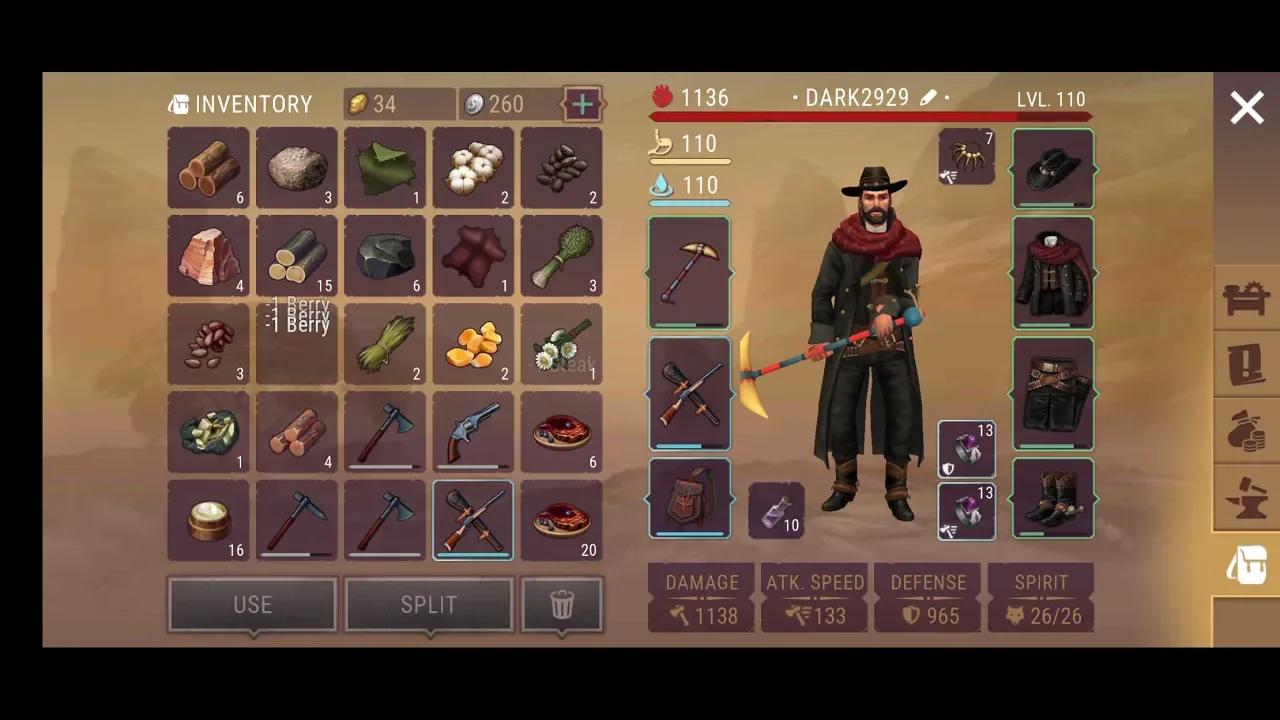Edit the DARK2929 name with pencil
Image resolution: width=1280 pixels, height=720 pixels.
click(x=929, y=98)
